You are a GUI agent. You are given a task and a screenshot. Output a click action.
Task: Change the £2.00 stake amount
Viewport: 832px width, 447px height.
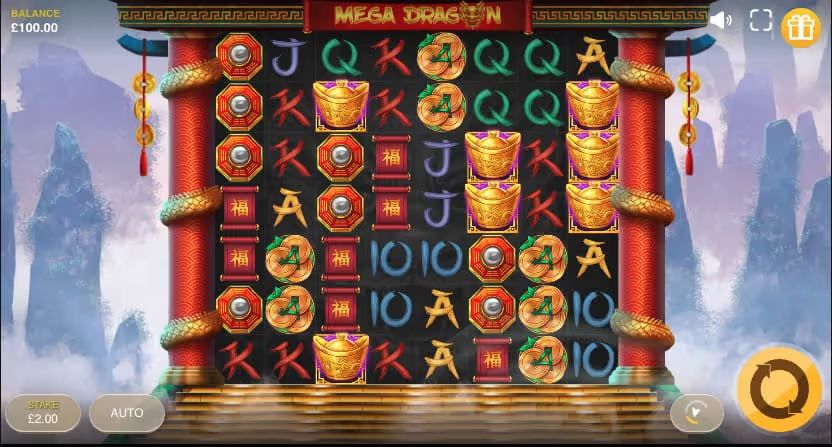click(x=42, y=412)
